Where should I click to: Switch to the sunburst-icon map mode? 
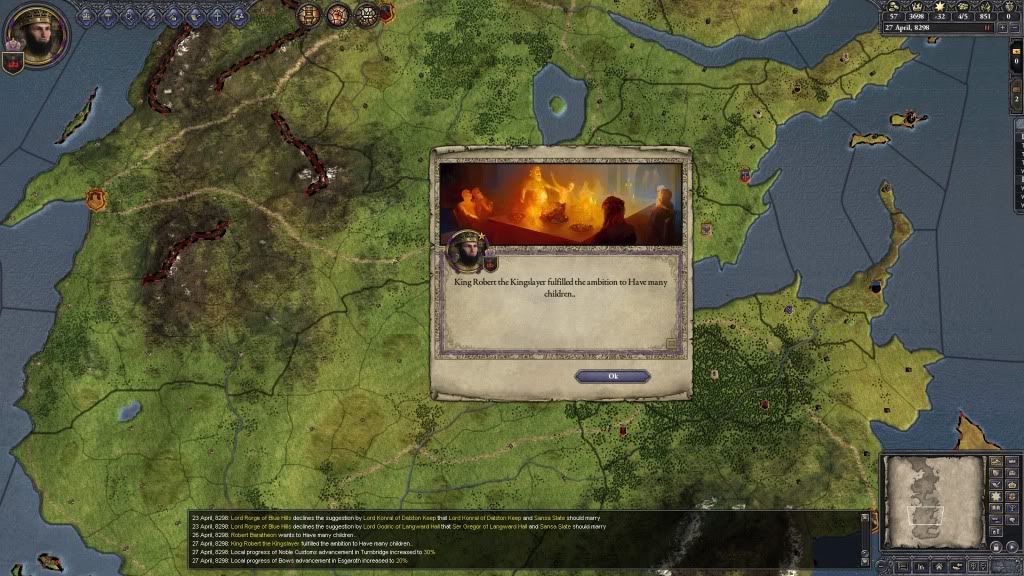click(996, 497)
